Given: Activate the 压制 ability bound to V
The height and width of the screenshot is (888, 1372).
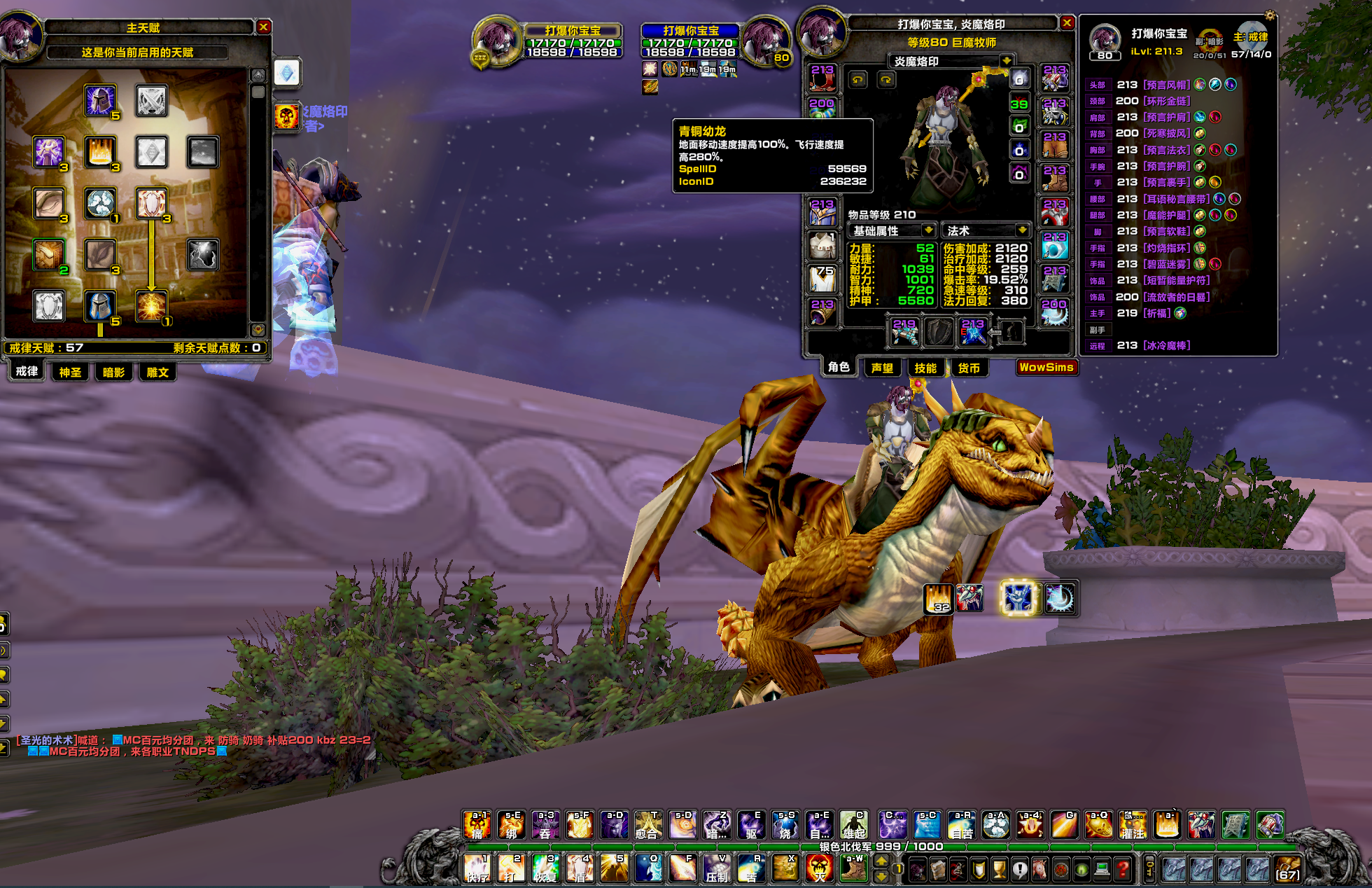Looking at the screenshot, I should 717,869.
